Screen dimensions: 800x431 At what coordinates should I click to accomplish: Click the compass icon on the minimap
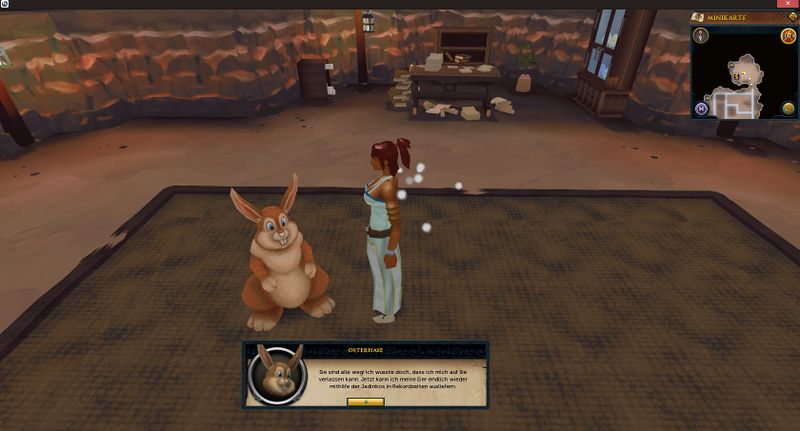pyautogui.click(x=701, y=36)
